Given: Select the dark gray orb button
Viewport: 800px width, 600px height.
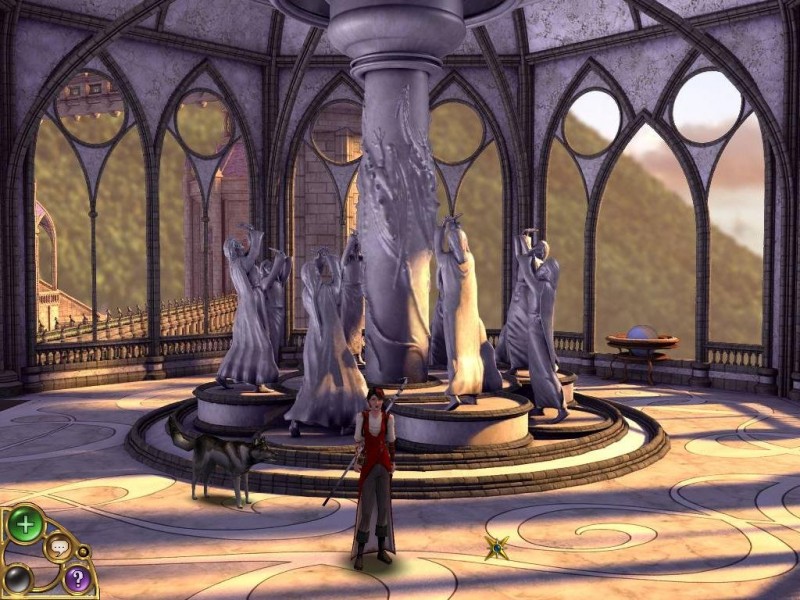Looking at the screenshot, I should [x=19, y=577].
